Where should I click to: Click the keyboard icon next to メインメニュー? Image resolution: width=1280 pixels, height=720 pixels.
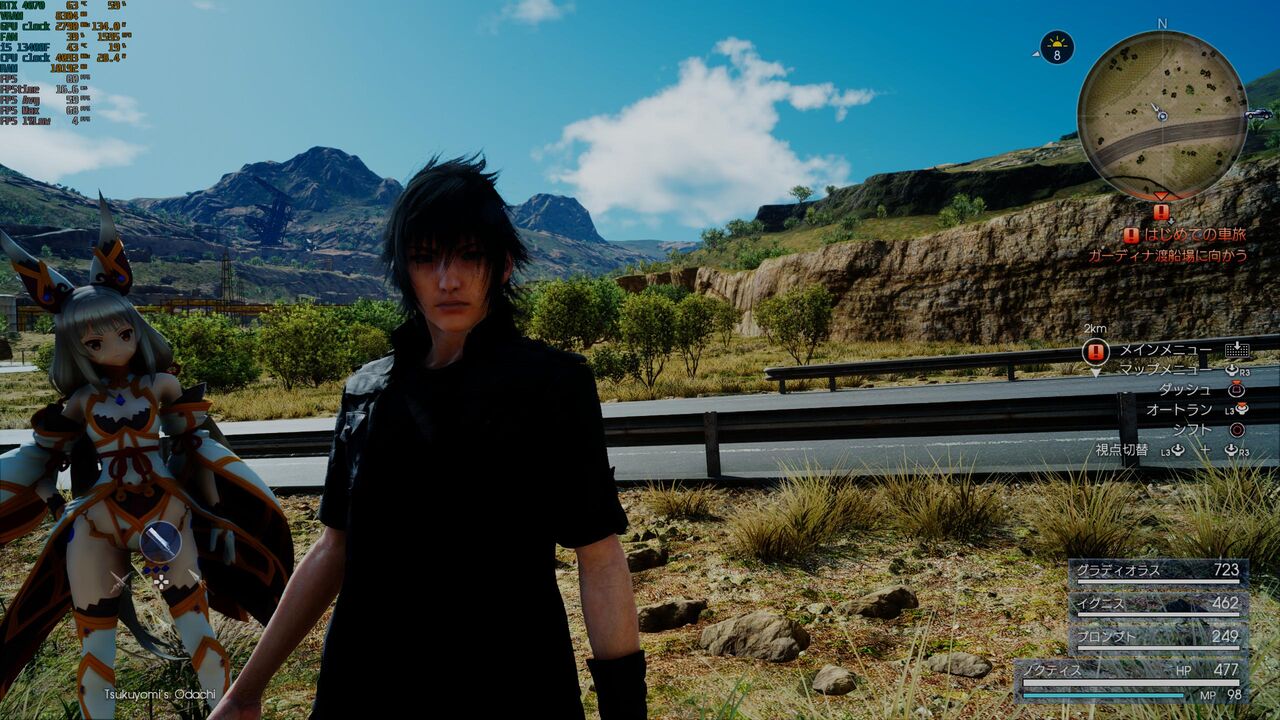1237,351
